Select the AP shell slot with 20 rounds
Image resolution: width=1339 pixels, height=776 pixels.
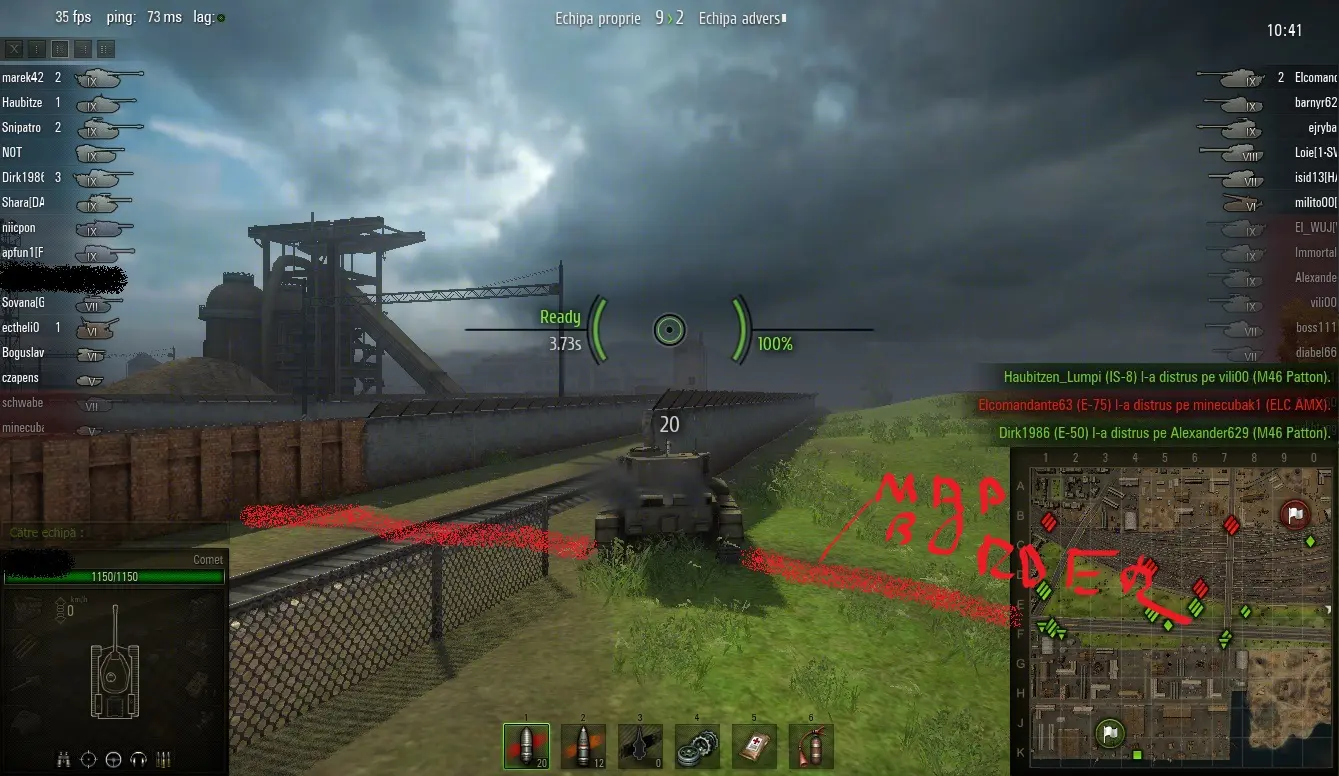point(526,746)
